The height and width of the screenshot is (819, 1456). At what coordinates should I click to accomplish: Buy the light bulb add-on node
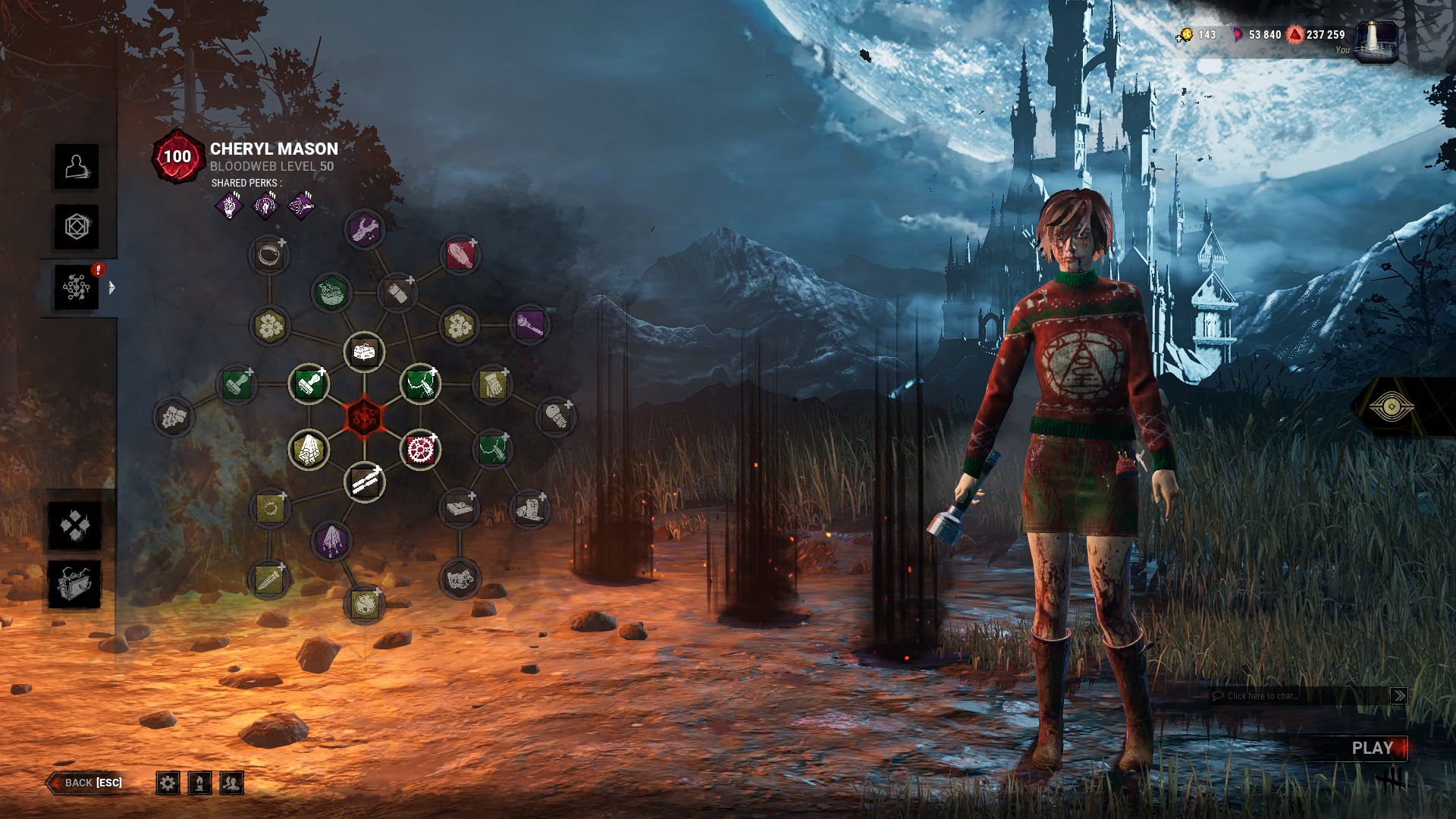(x=556, y=416)
